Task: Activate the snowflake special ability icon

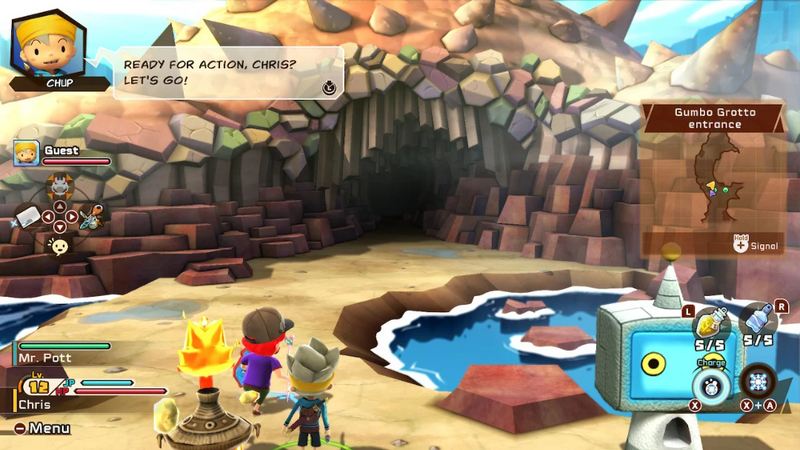Action: [x=758, y=382]
